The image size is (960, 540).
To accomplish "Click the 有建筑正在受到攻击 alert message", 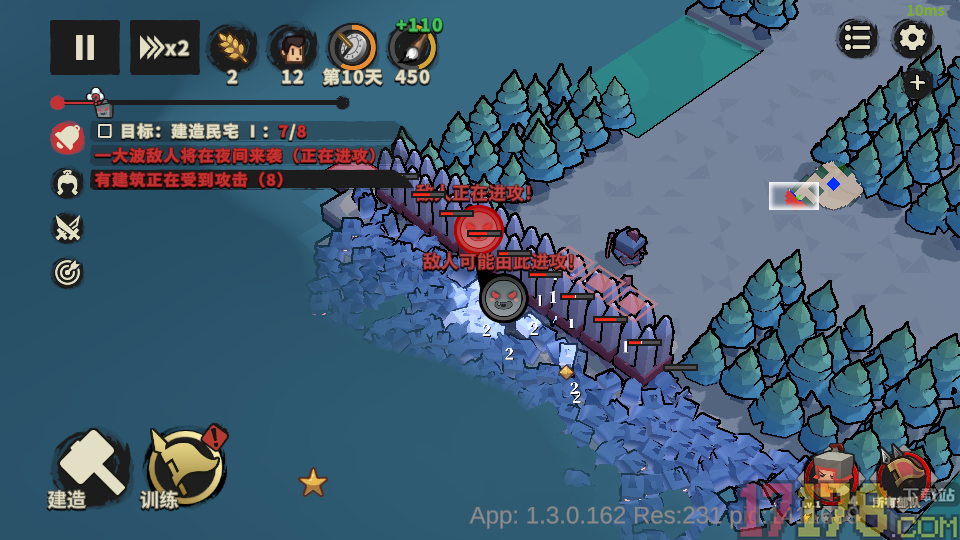I will click(x=189, y=179).
